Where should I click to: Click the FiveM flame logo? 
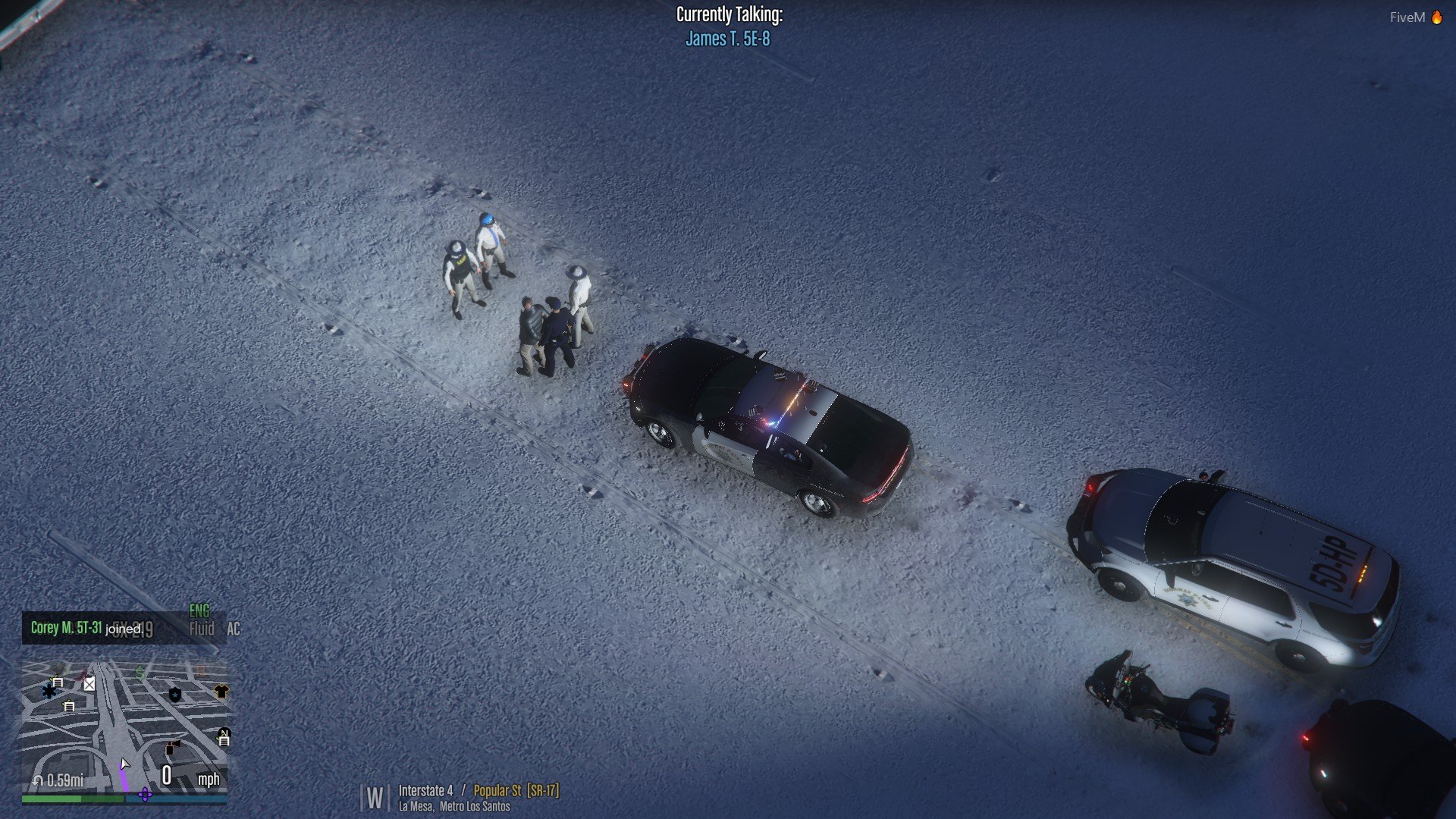(x=1436, y=17)
